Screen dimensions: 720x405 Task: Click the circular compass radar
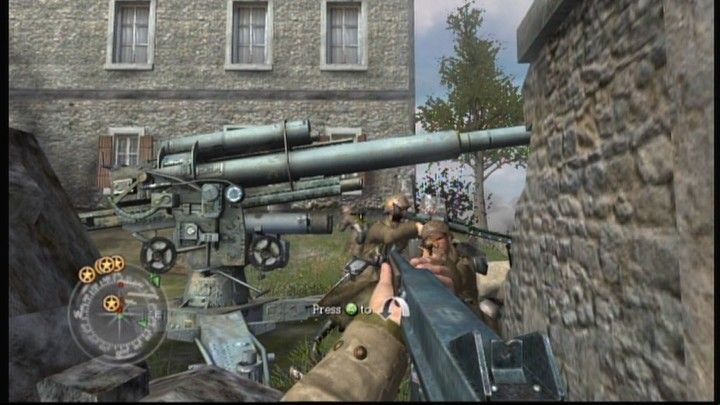pyautogui.click(x=117, y=313)
